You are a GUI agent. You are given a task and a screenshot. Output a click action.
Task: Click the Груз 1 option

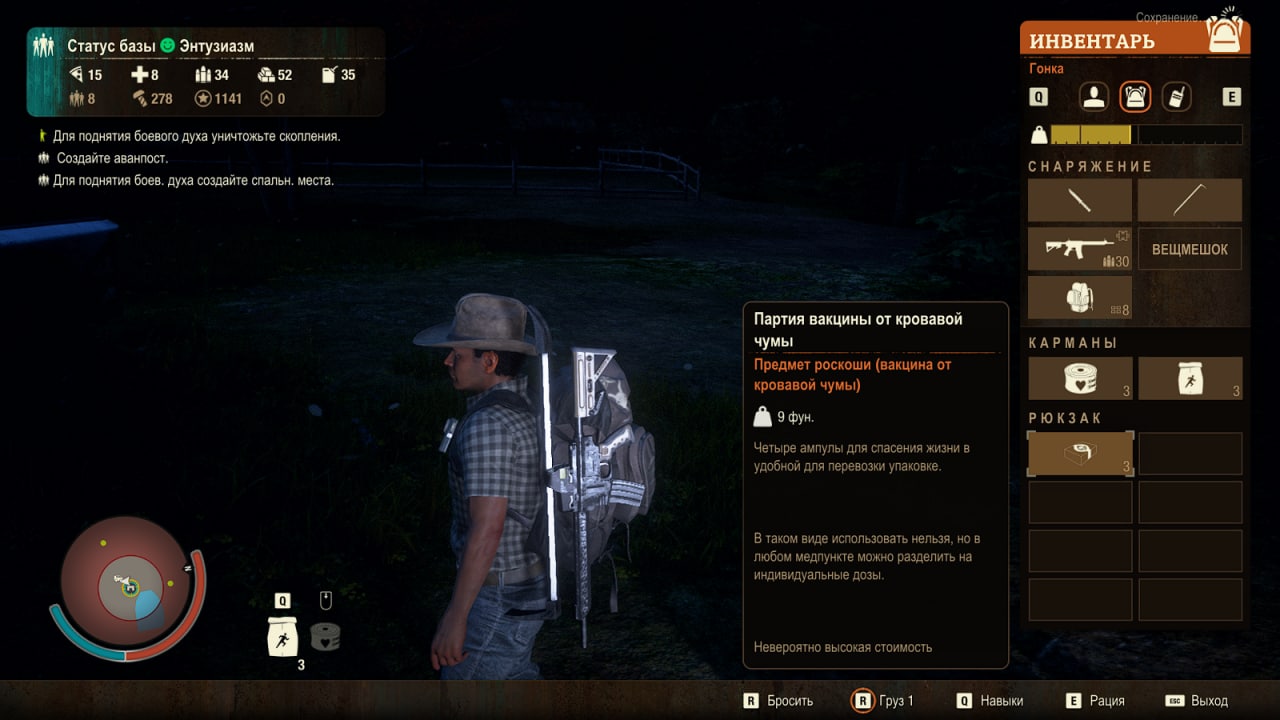point(895,701)
